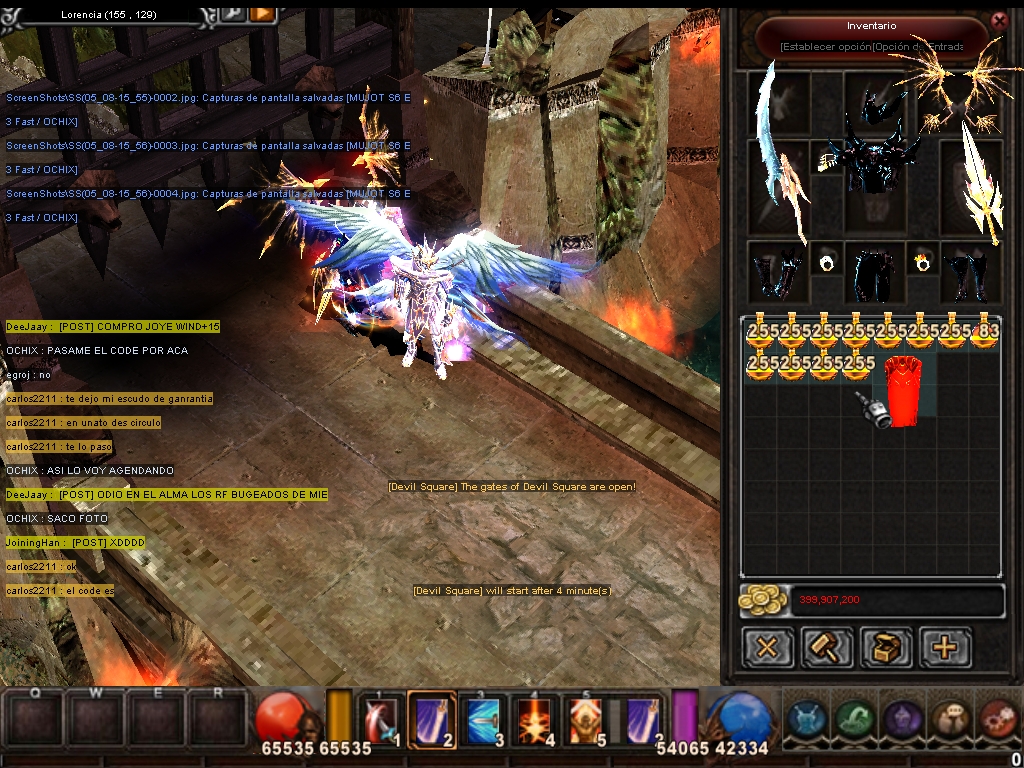The width and height of the screenshot is (1024, 768).
Task: Open the treasure chest personal store
Action: point(886,647)
